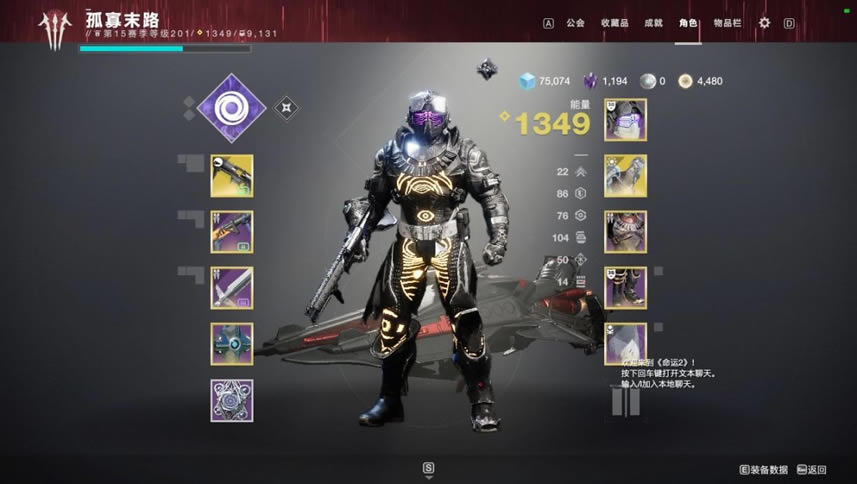View the seasonal artifact slot
857x484 pixels.
point(232,400)
